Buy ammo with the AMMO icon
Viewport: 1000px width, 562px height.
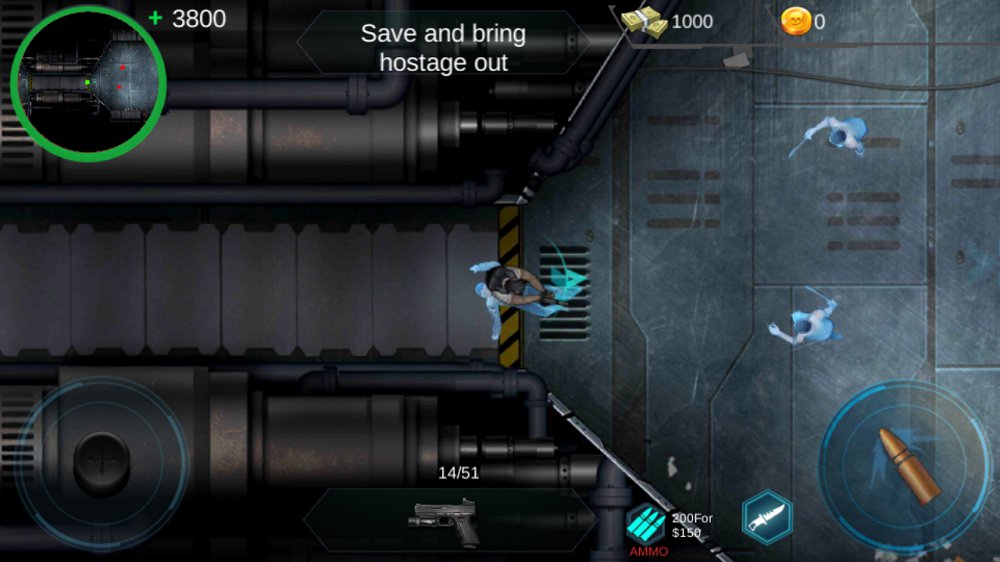coord(646,524)
